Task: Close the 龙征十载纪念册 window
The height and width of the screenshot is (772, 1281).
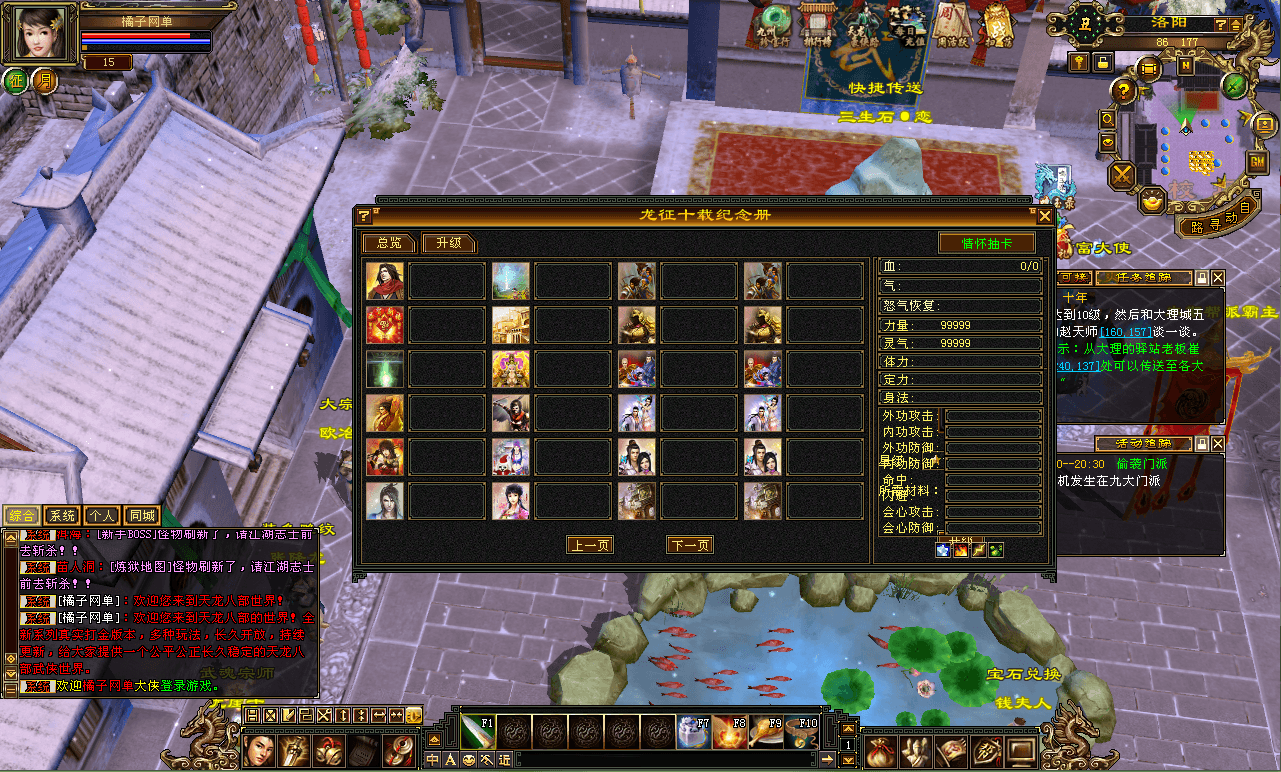Action: 1045,216
